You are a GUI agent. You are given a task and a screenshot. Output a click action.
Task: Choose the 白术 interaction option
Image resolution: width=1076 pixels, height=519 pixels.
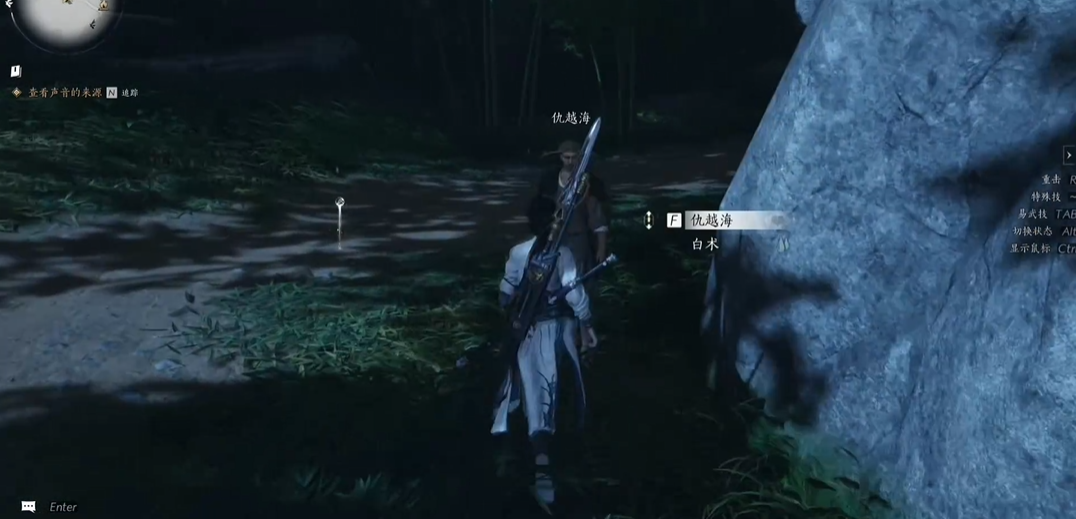click(x=705, y=244)
